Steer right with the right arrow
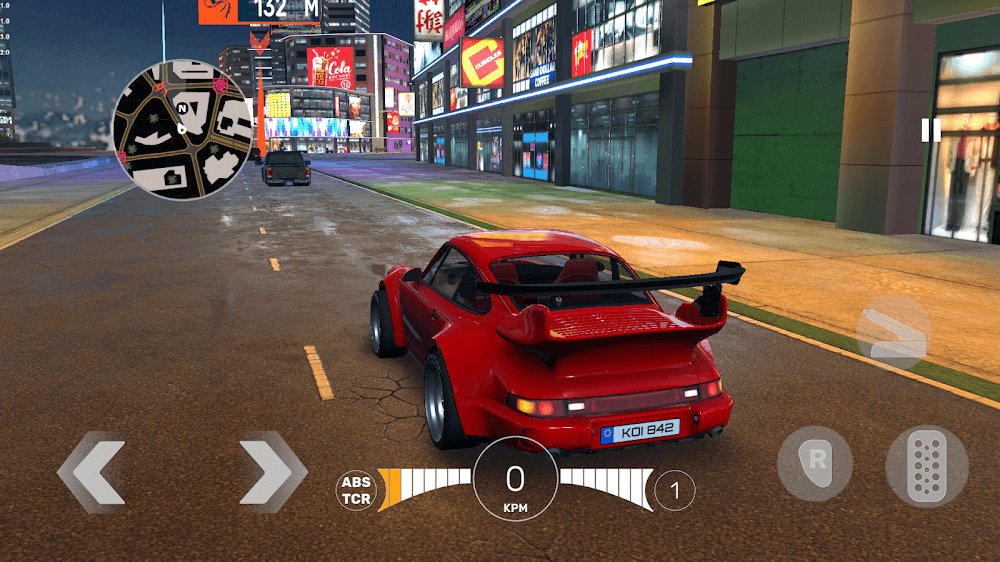The image size is (1000, 562). 272,471
